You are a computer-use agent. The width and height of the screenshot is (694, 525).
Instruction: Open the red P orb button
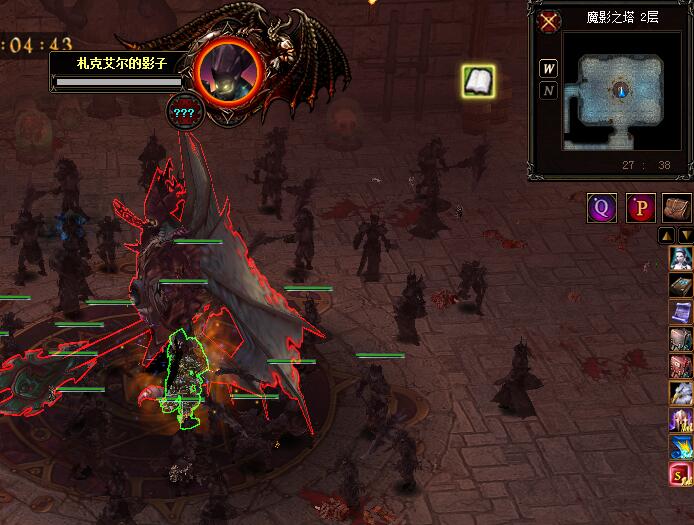tap(641, 208)
